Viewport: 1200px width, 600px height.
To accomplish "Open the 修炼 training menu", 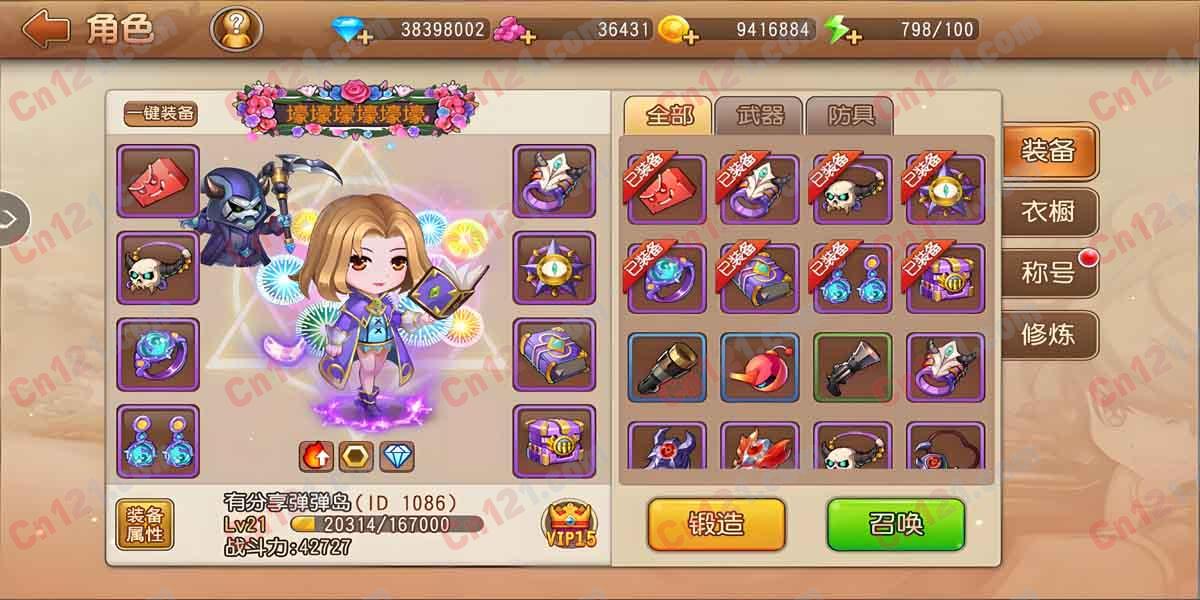I will (x=1049, y=334).
